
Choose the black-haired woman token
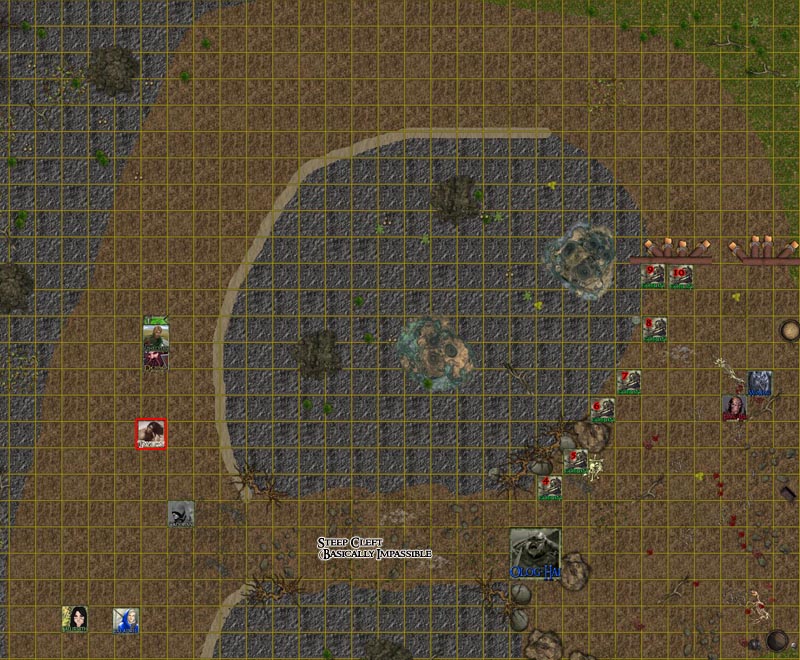click(x=75, y=619)
